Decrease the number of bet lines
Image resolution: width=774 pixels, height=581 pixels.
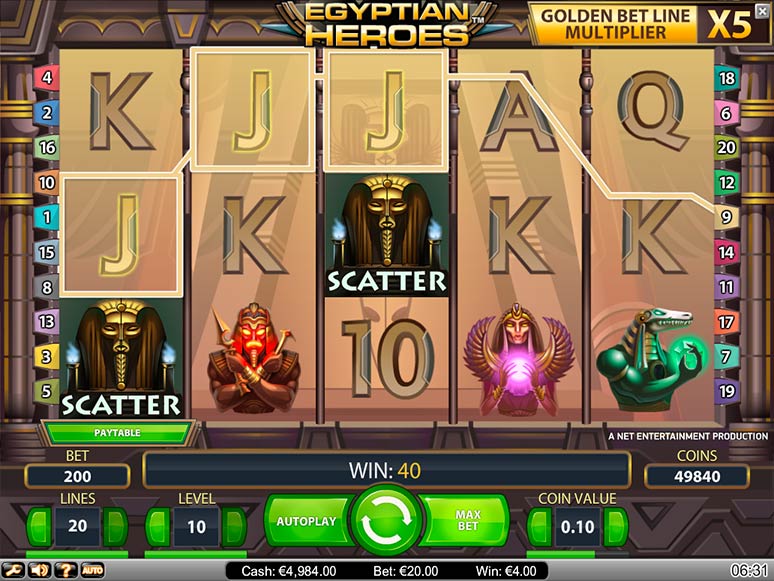tap(38, 526)
